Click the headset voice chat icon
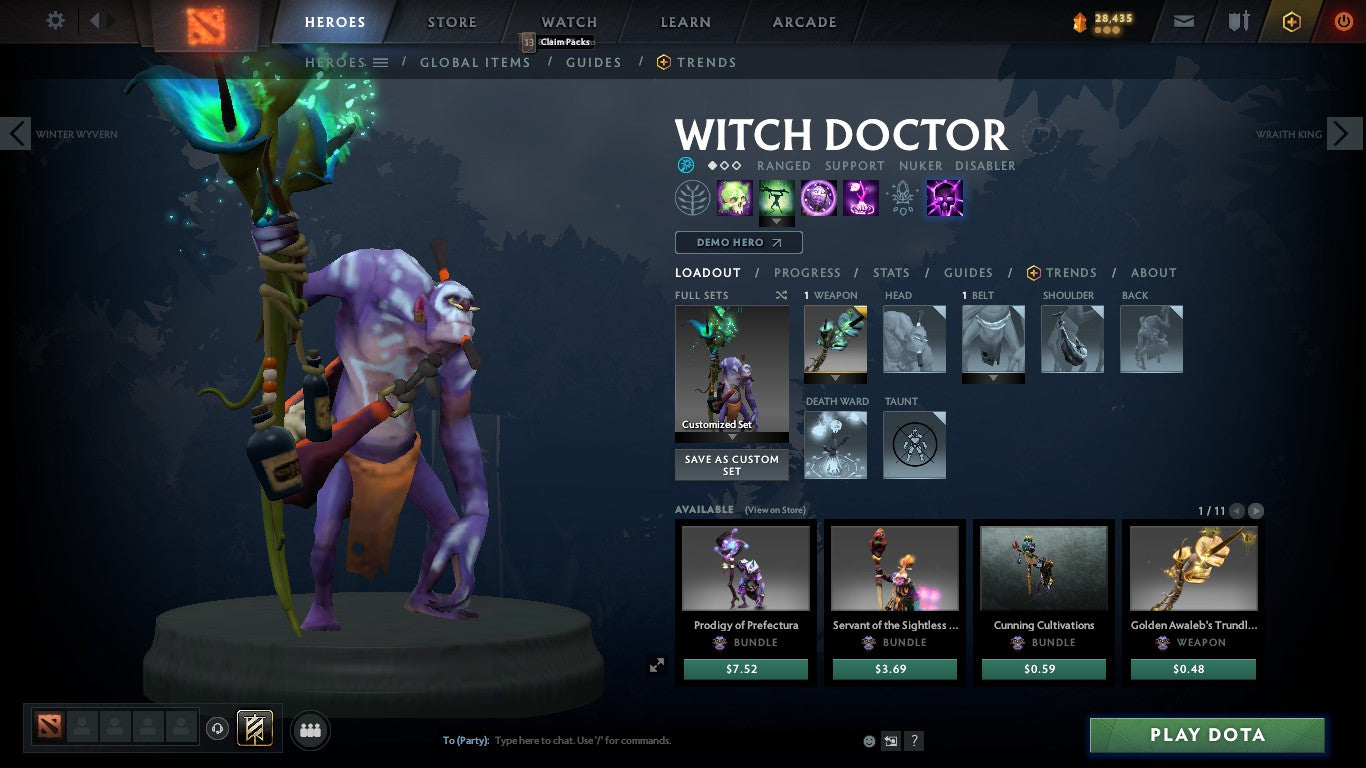Viewport: 1366px width, 768px height. 218,730
